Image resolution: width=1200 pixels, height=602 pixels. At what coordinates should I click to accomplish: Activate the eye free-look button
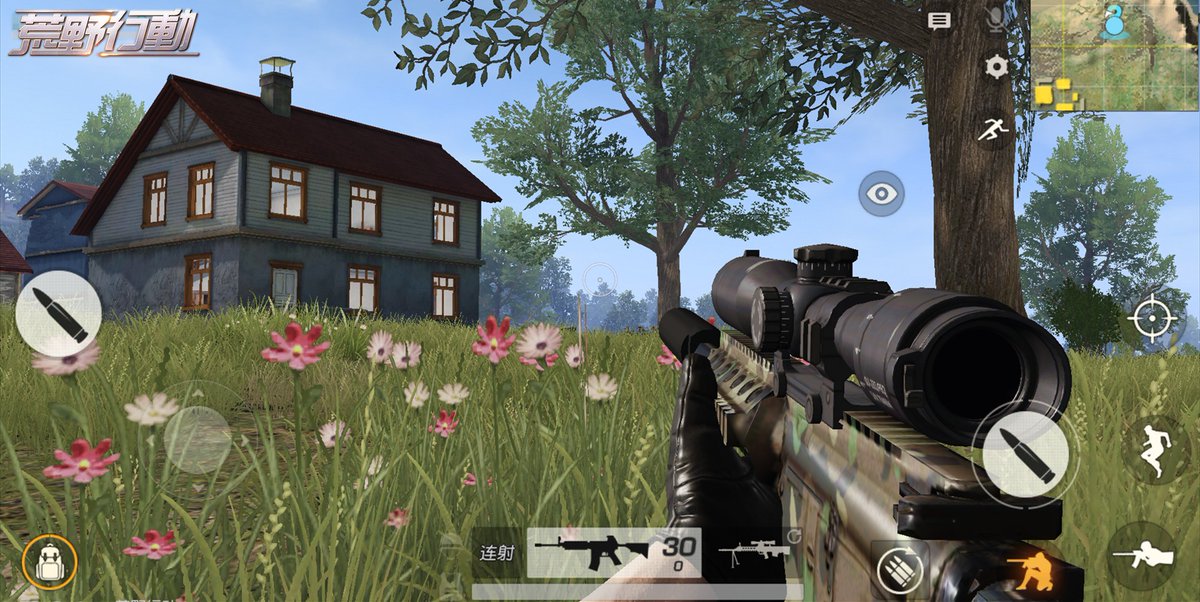881,194
